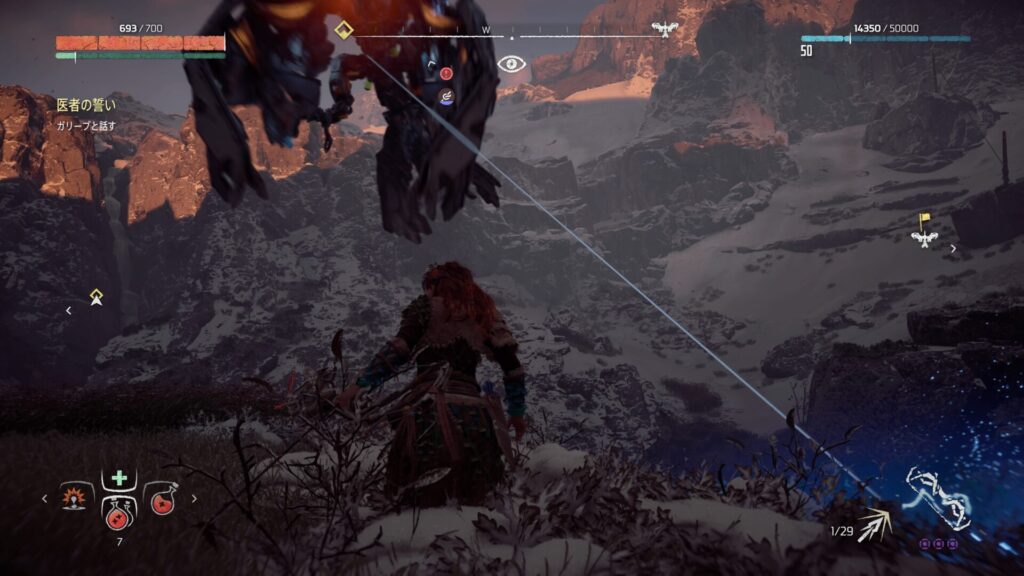
Task: Cycle items with the left arrow
Action: (44, 498)
